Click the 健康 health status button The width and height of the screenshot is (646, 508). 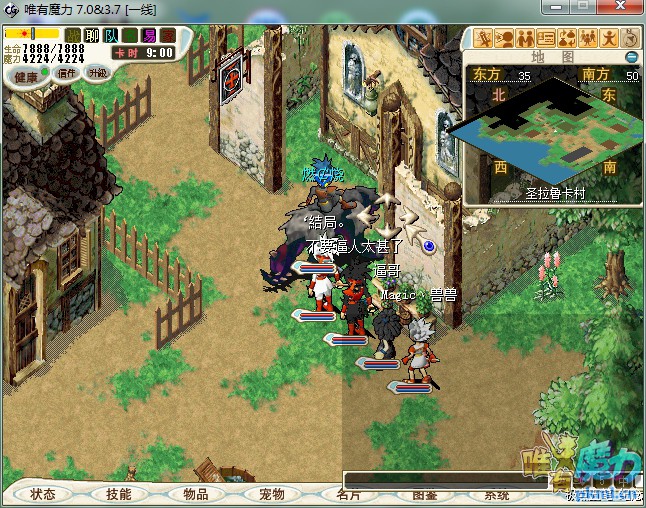(26, 76)
